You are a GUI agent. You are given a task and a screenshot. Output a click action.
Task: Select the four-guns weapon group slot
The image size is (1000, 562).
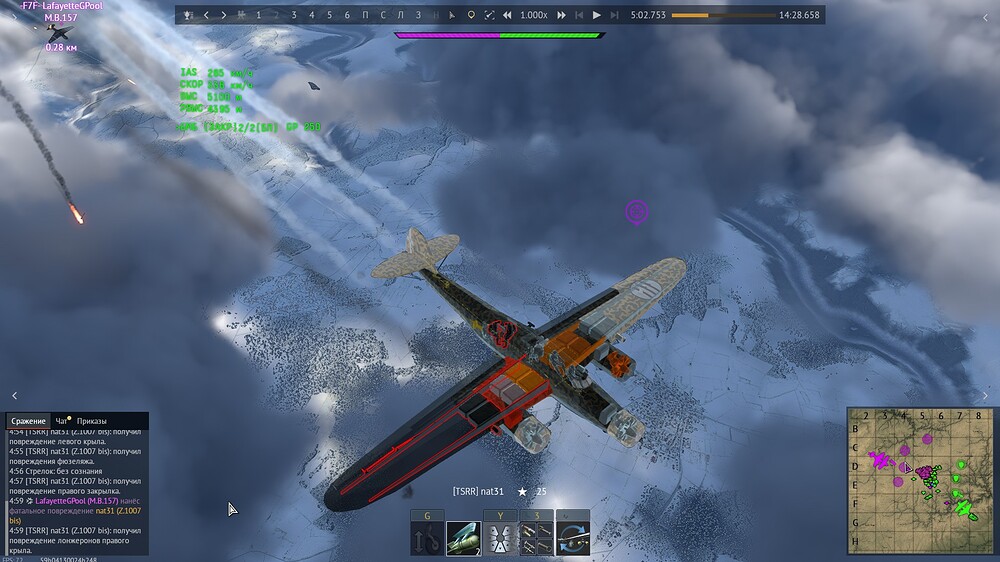(x=536, y=538)
